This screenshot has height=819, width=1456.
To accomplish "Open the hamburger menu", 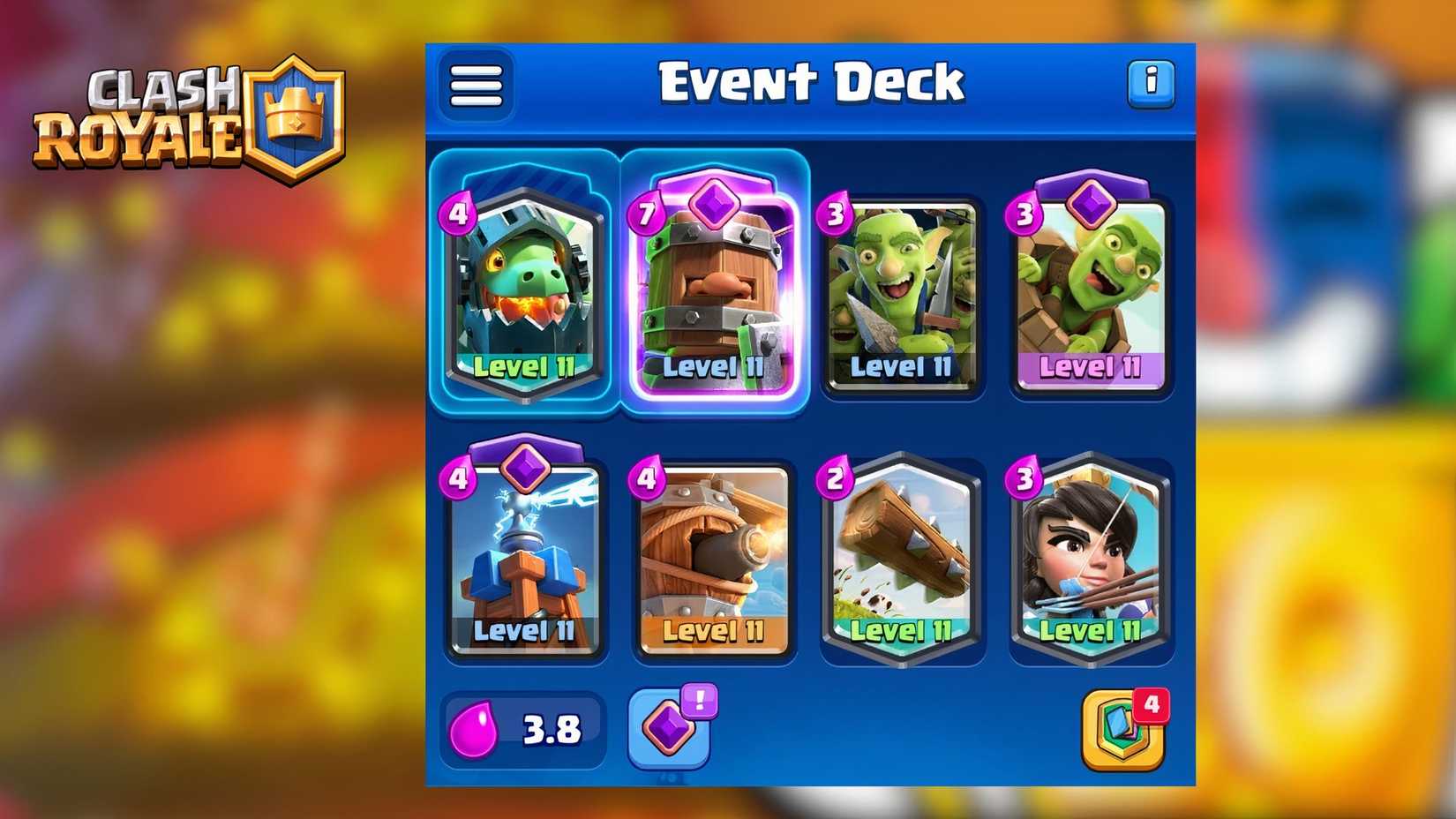I will point(475,84).
